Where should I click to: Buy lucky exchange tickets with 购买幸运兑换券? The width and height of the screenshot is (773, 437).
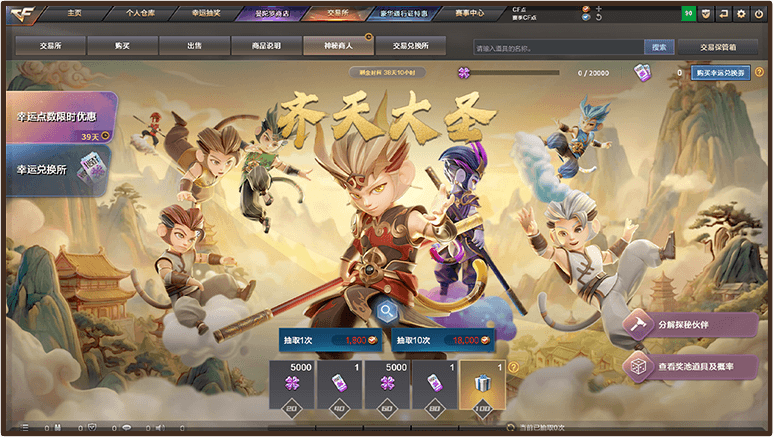[x=722, y=73]
